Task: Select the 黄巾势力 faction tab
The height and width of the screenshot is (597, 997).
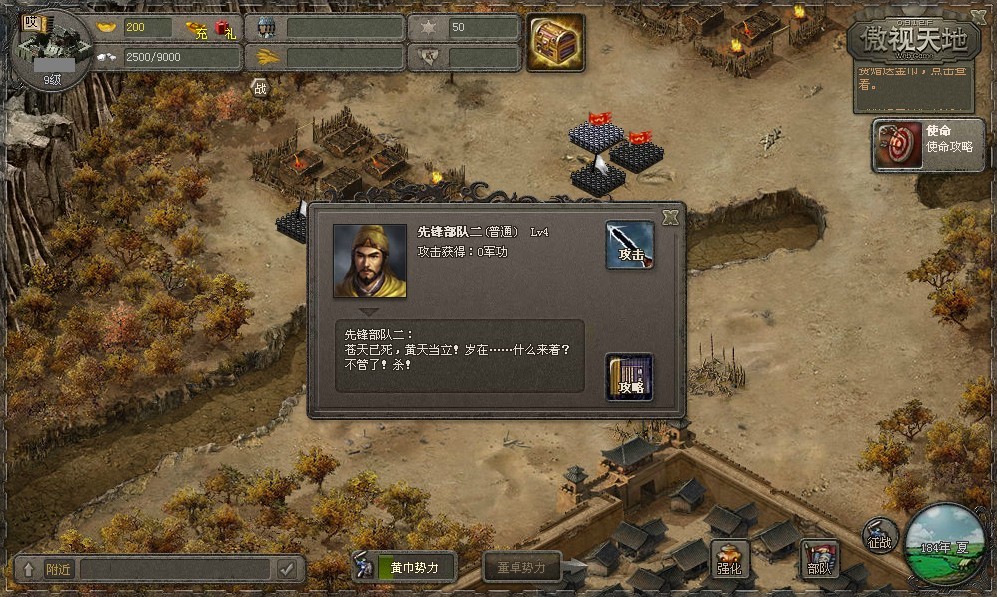Action: [x=406, y=568]
